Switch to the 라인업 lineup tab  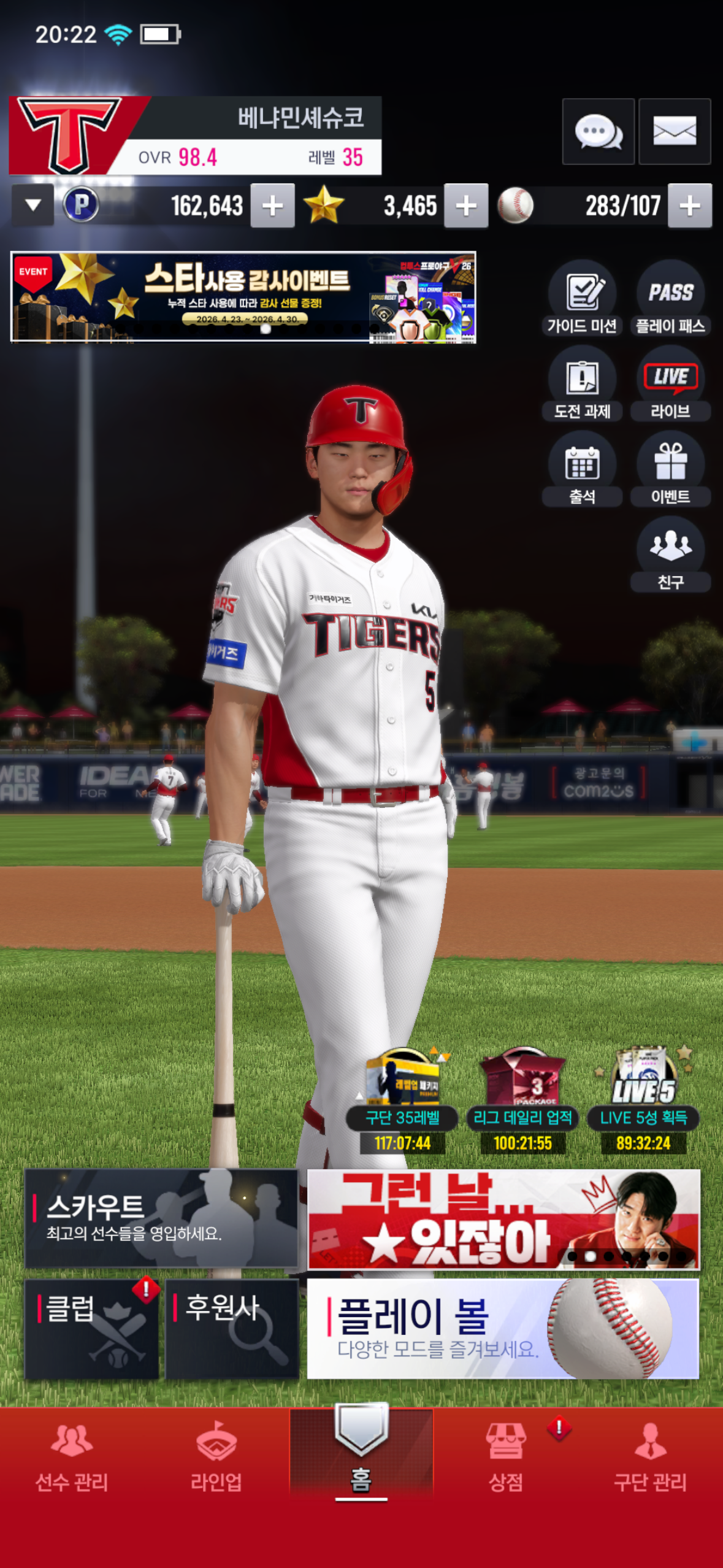(x=216, y=1456)
